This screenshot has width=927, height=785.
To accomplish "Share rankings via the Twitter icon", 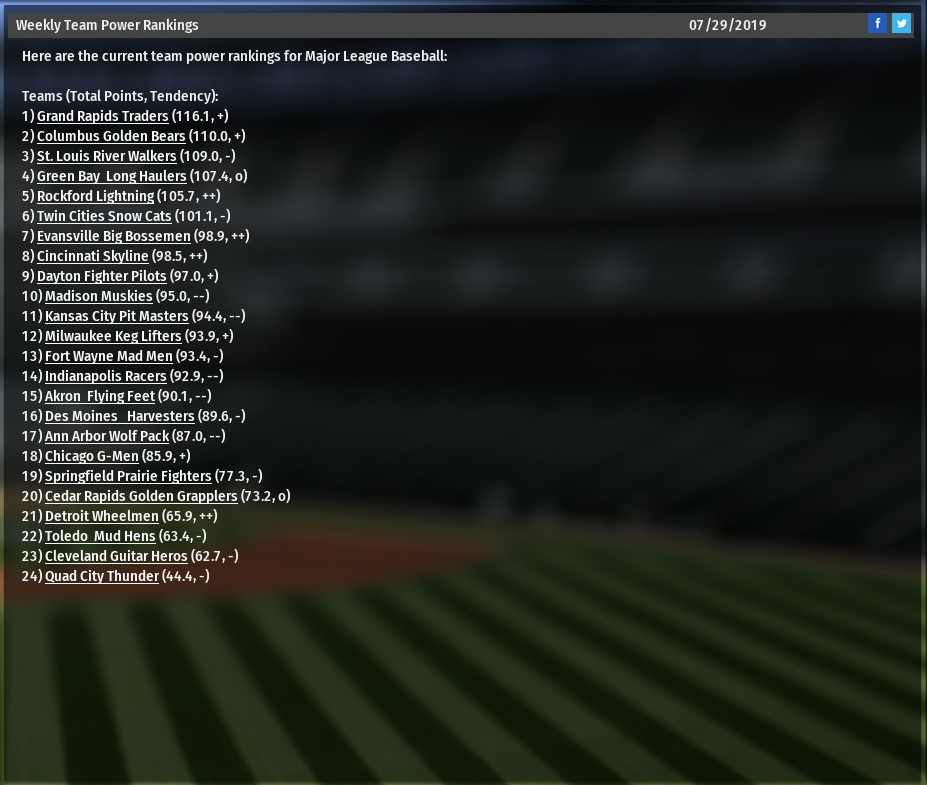I will [x=901, y=23].
